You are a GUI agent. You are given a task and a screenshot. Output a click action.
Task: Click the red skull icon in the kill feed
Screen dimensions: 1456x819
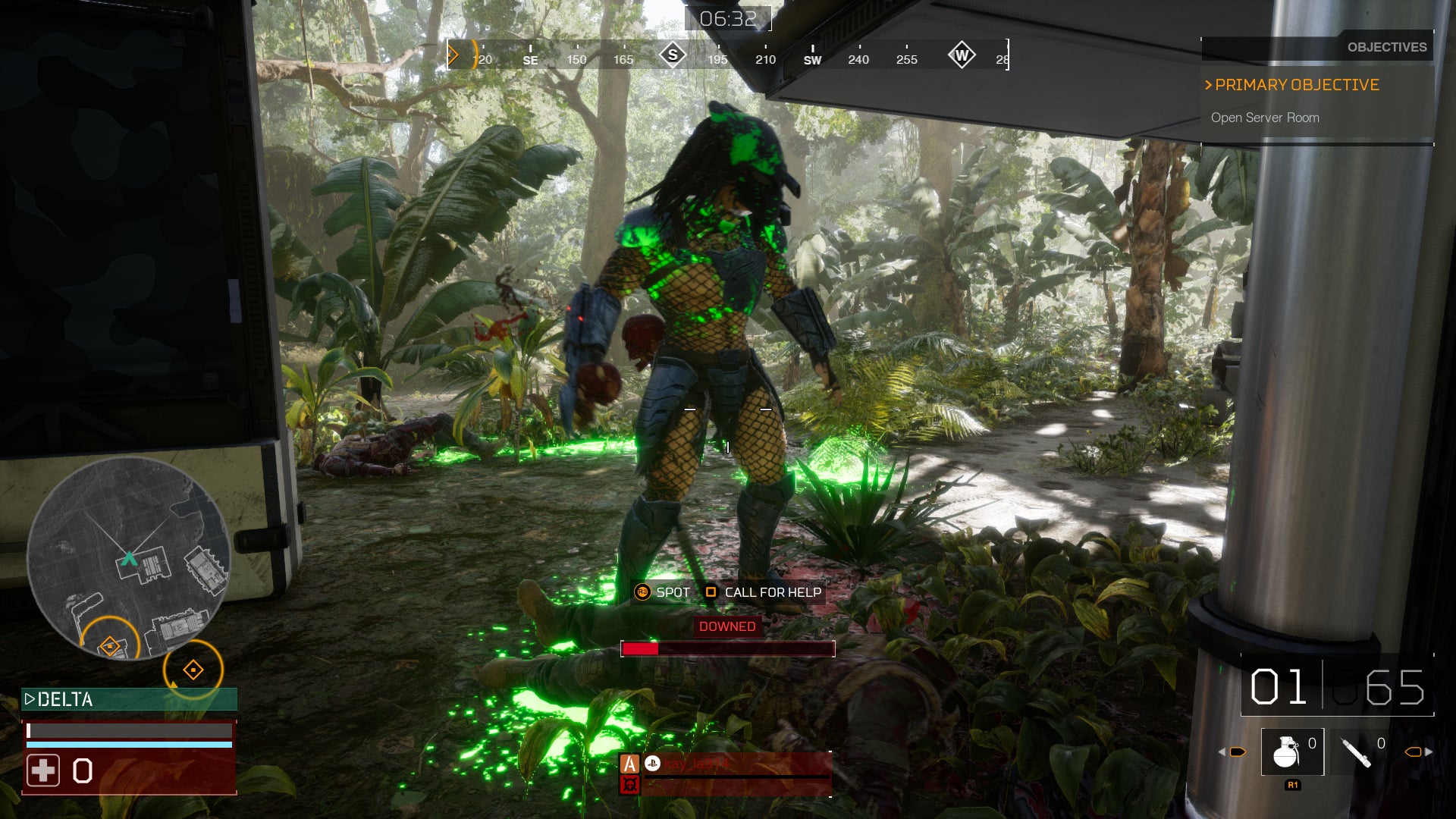[x=630, y=785]
